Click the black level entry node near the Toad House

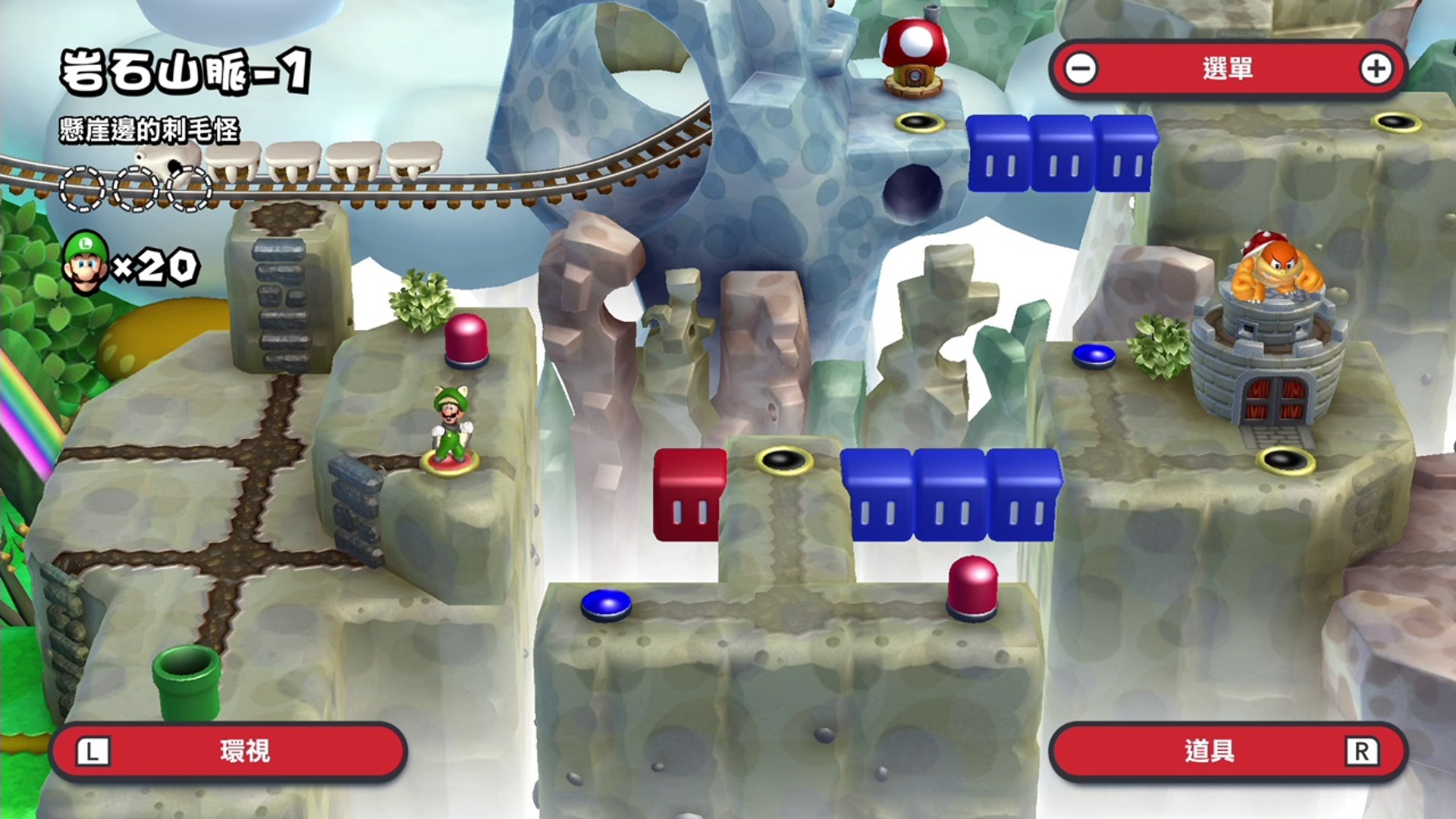click(921, 121)
